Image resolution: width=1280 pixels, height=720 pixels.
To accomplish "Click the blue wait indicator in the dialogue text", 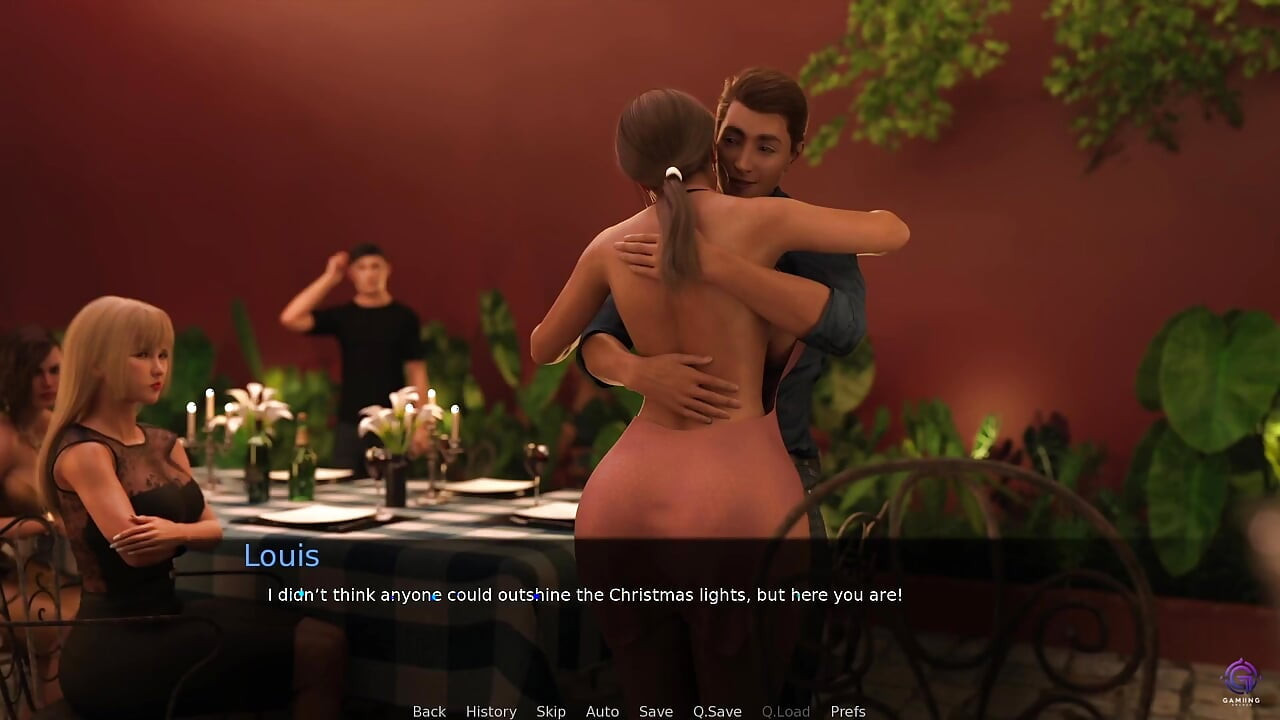I will click(535, 598).
